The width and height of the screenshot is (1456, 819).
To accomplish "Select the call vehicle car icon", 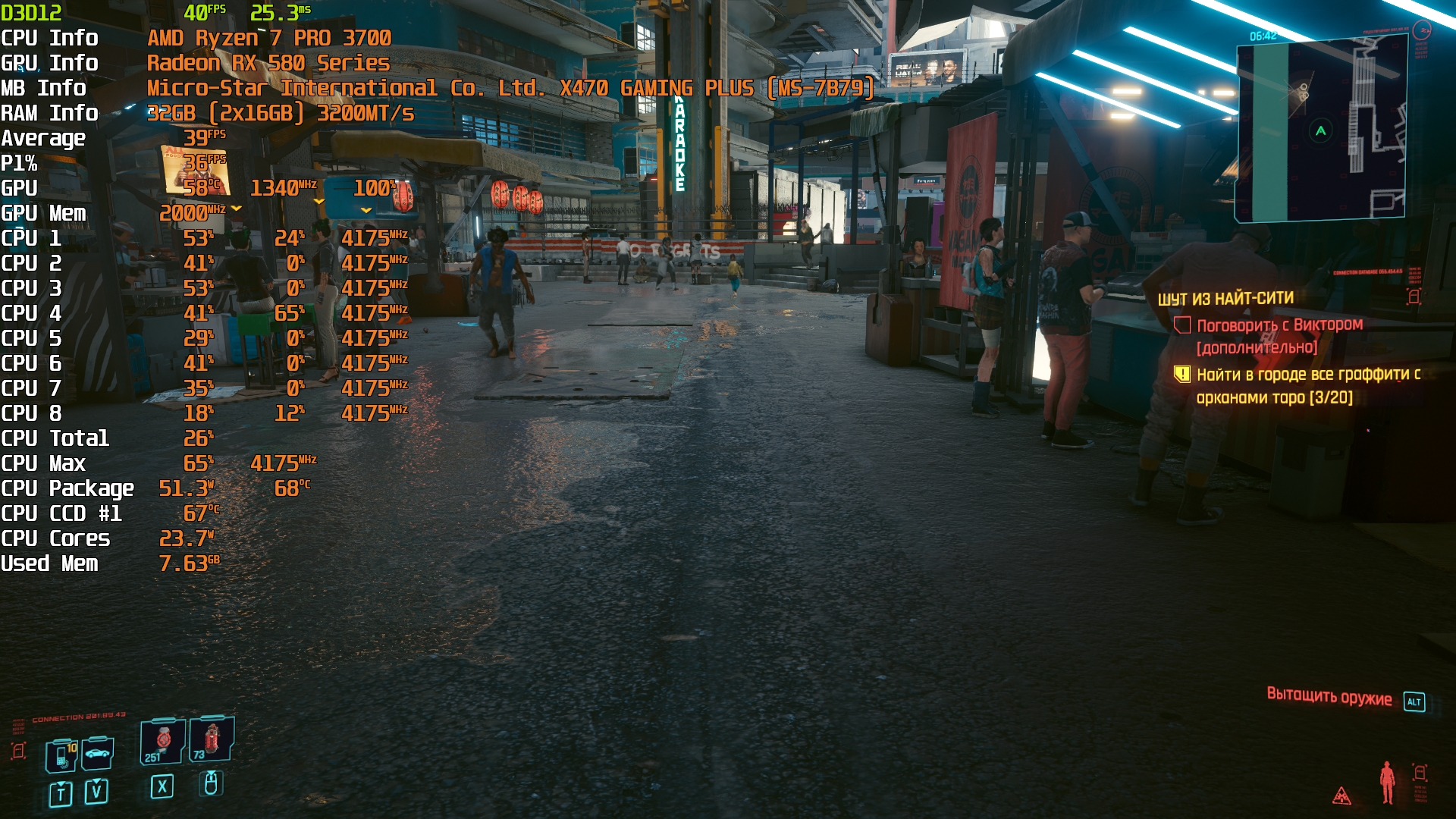I will (97, 754).
